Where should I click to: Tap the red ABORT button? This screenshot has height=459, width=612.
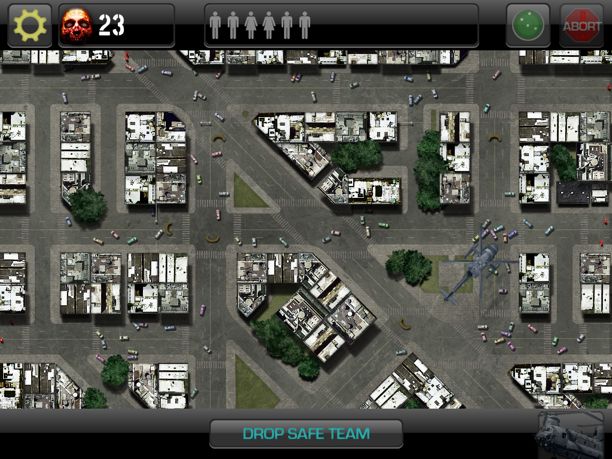[581, 26]
